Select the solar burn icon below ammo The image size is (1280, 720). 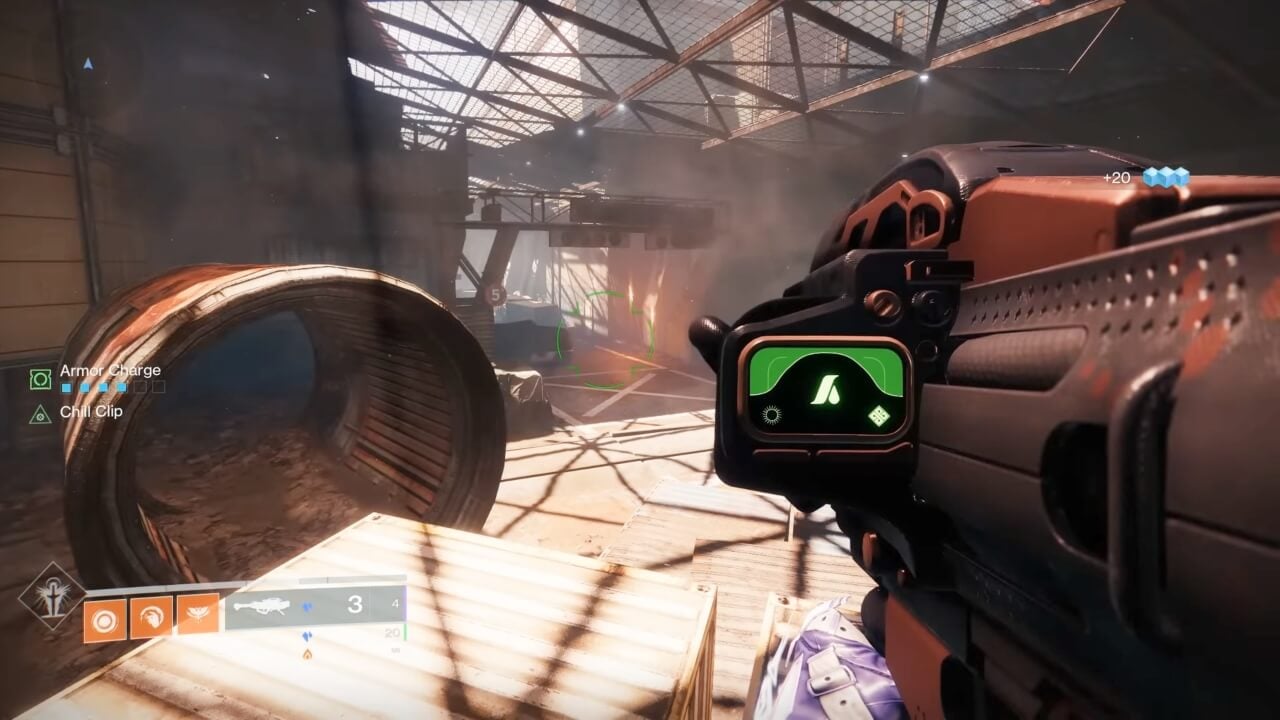click(307, 653)
